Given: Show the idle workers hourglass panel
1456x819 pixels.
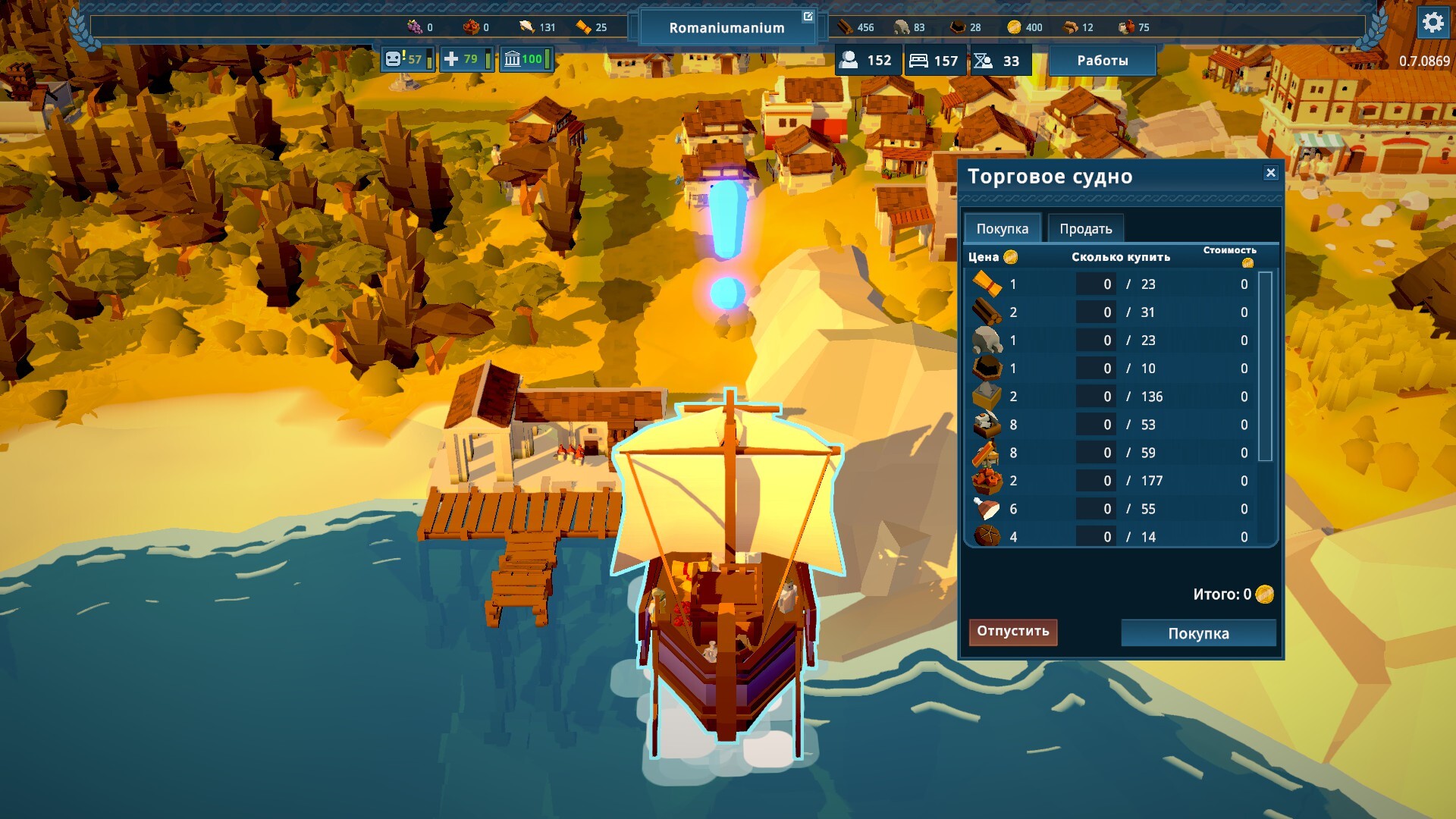Looking at the screenshot, I should (x=998, y=61).
